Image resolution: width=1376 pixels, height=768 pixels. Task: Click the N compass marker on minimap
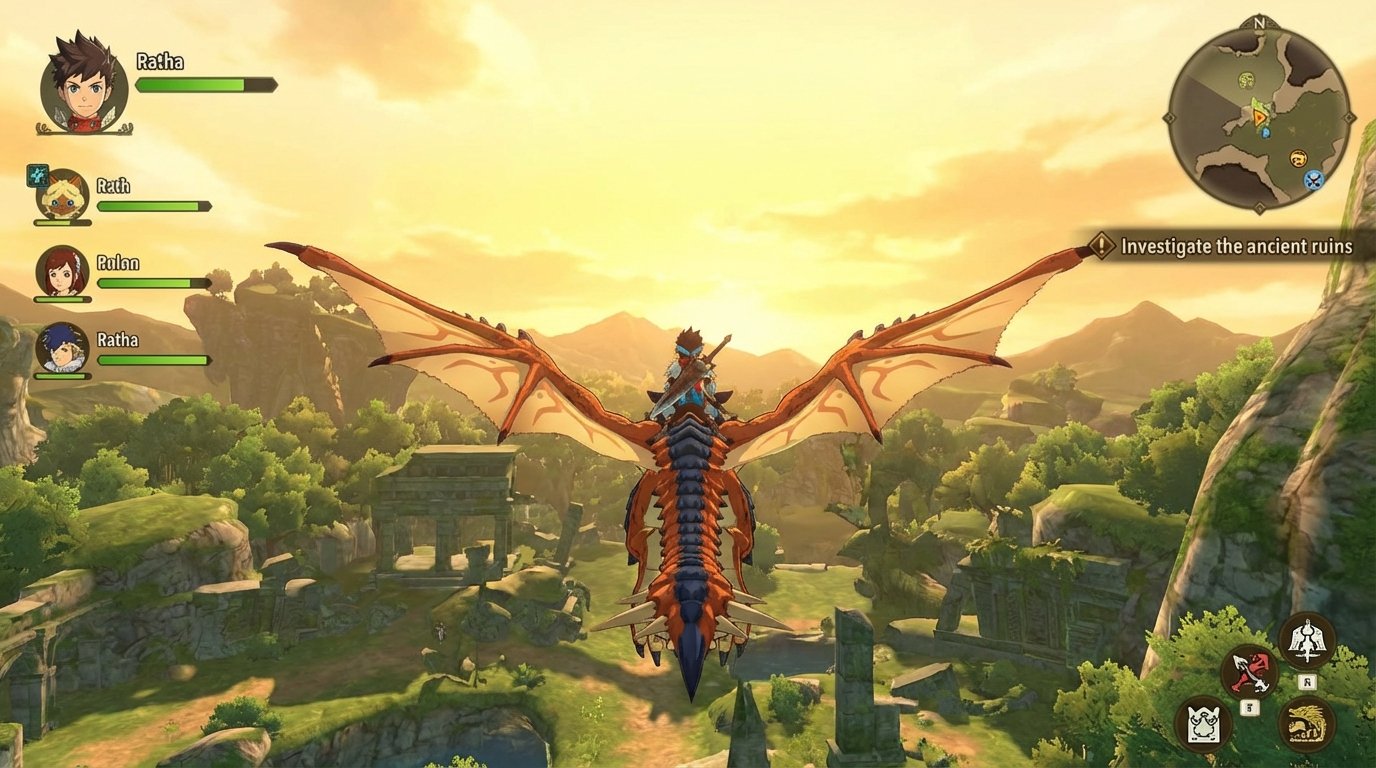tap(1259, 23)
